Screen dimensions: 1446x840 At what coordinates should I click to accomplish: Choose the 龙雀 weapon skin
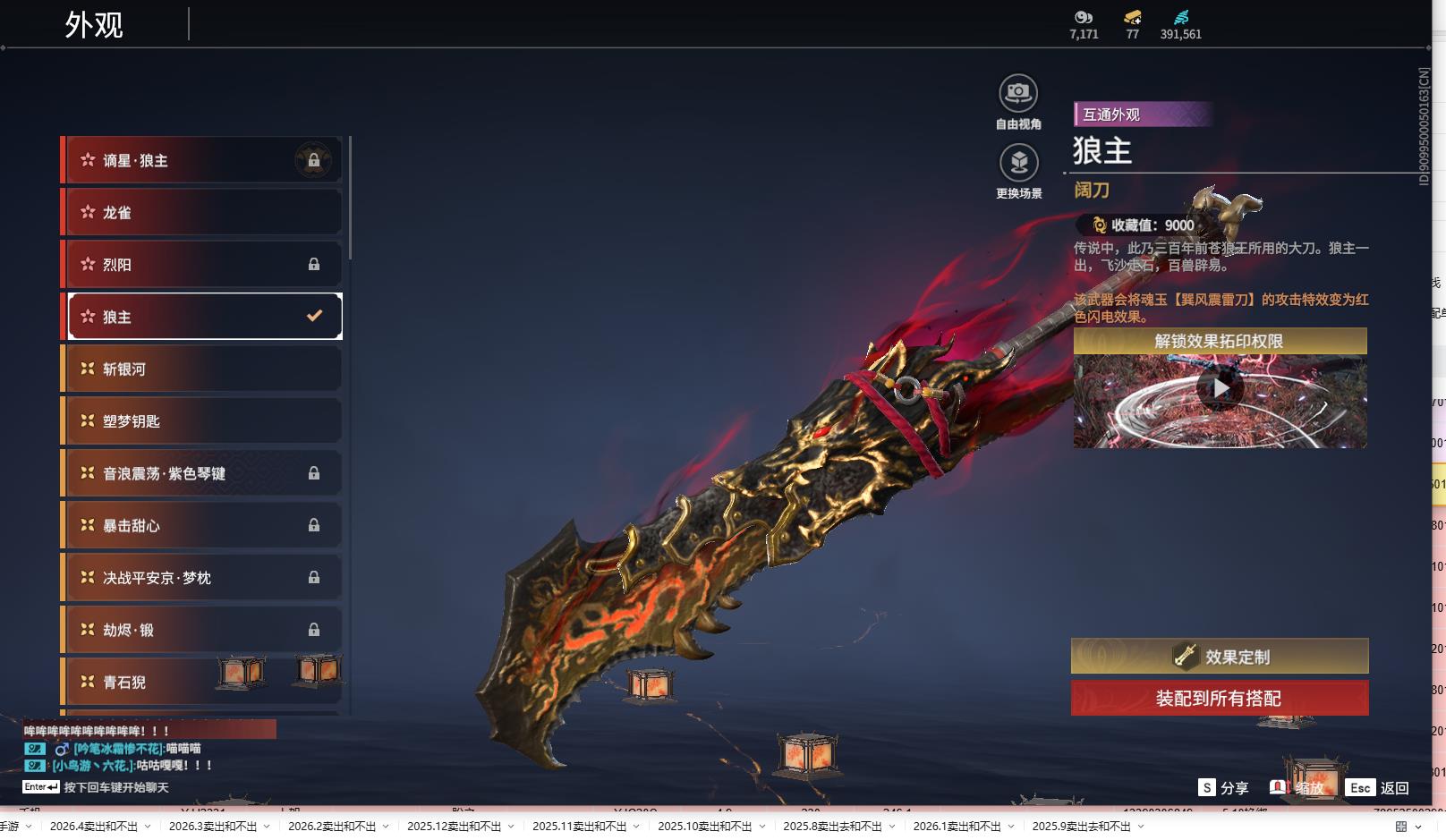pyautogui.click(x=204, y=212)
